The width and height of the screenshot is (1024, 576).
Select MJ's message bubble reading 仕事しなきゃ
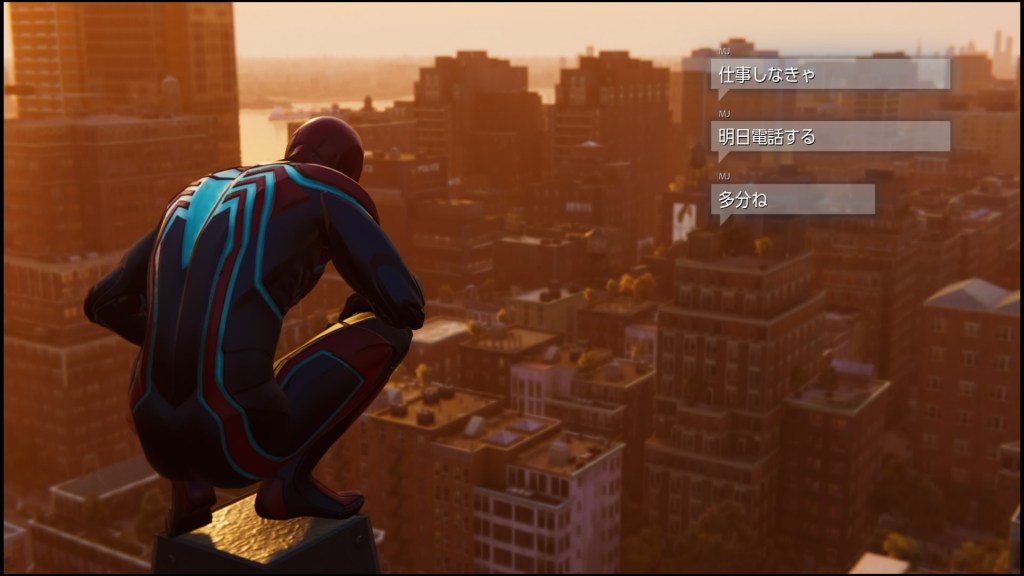830,74
